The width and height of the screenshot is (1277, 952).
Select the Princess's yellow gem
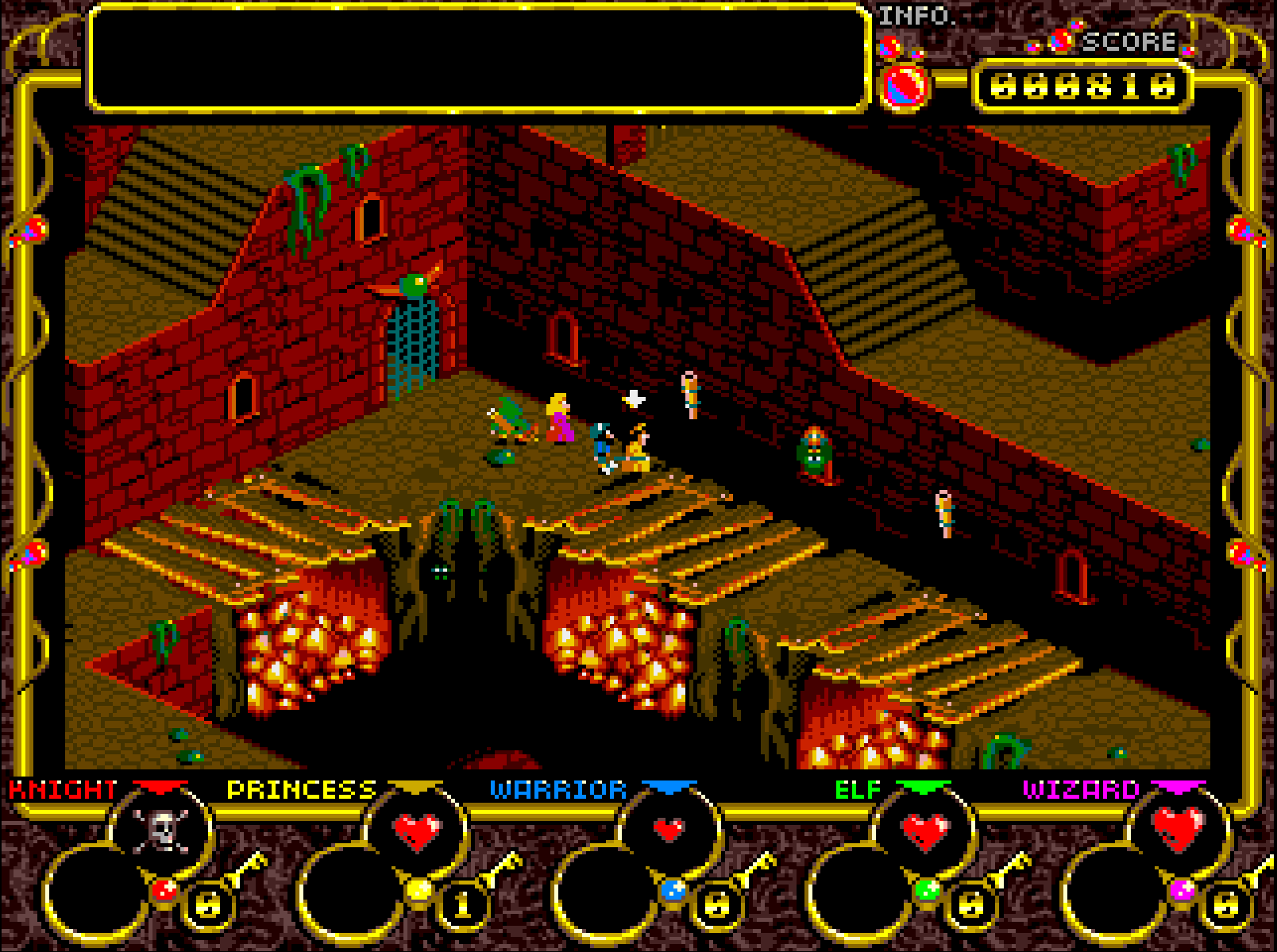pos(419,890)
